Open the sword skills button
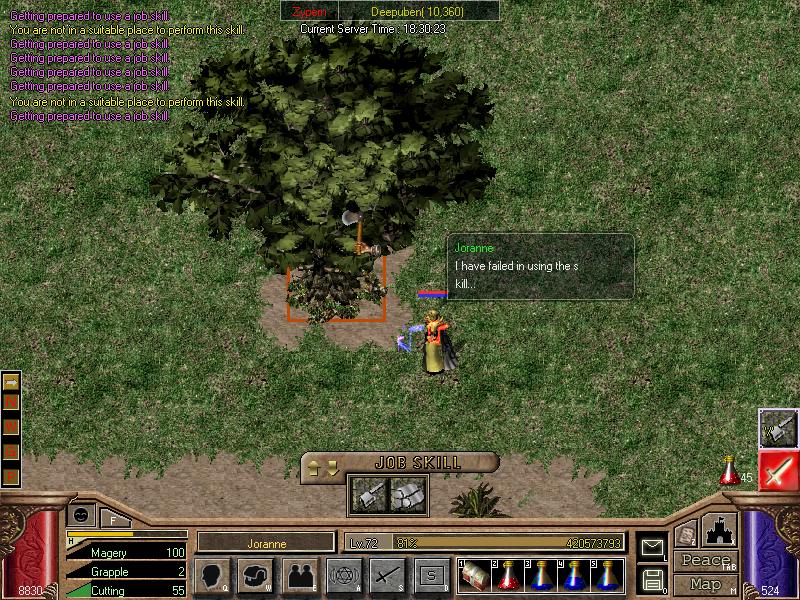This screenshot has width=800, height=600. [387, 576]
